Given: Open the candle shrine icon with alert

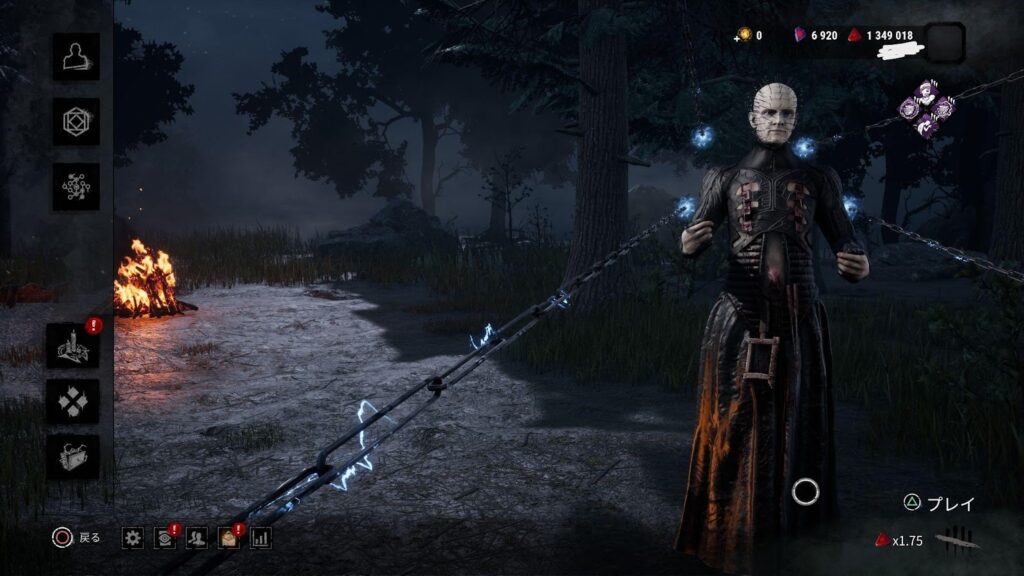Looking at the screenshot, I should coord(73,346).
